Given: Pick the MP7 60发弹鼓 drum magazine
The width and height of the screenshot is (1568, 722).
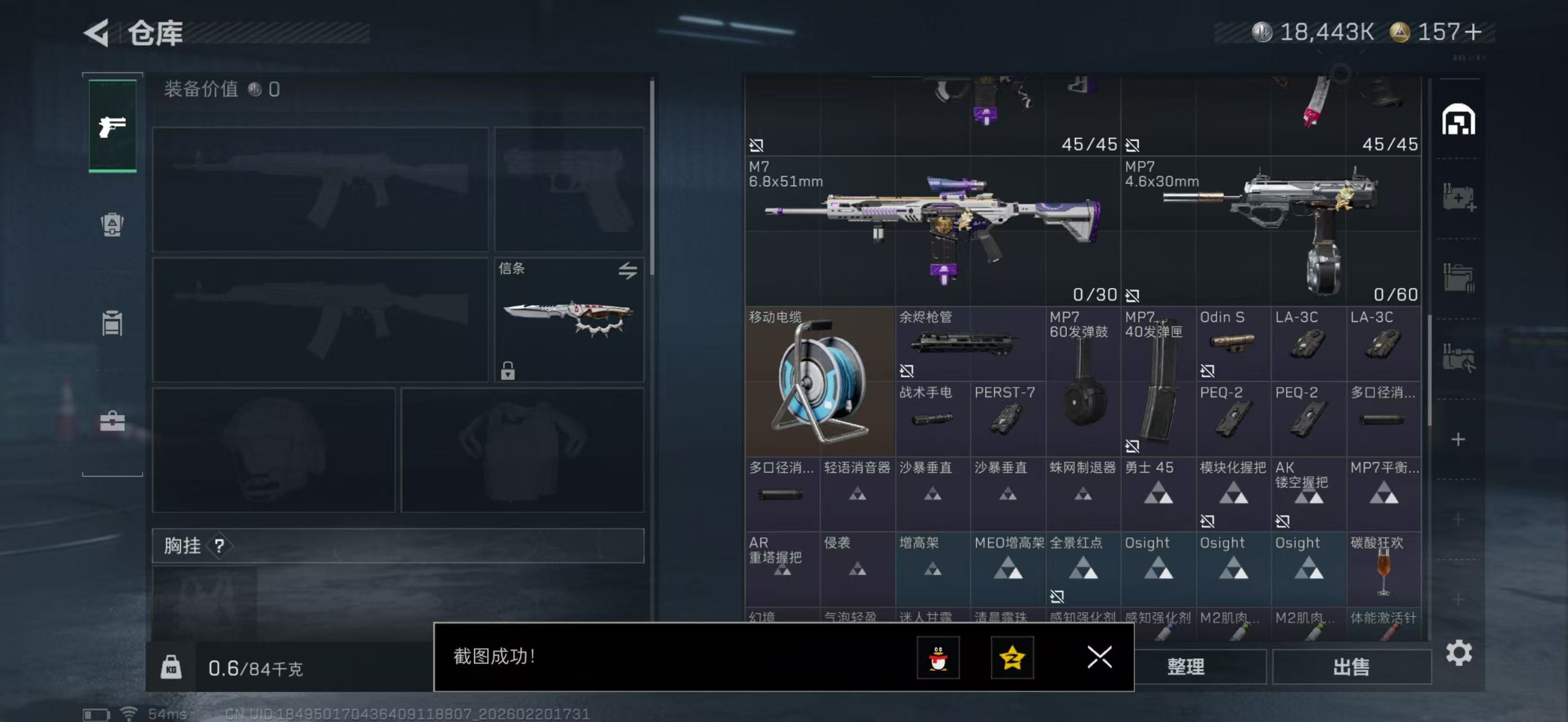Looking at the screenshot, I should (x=1083, y=382).
